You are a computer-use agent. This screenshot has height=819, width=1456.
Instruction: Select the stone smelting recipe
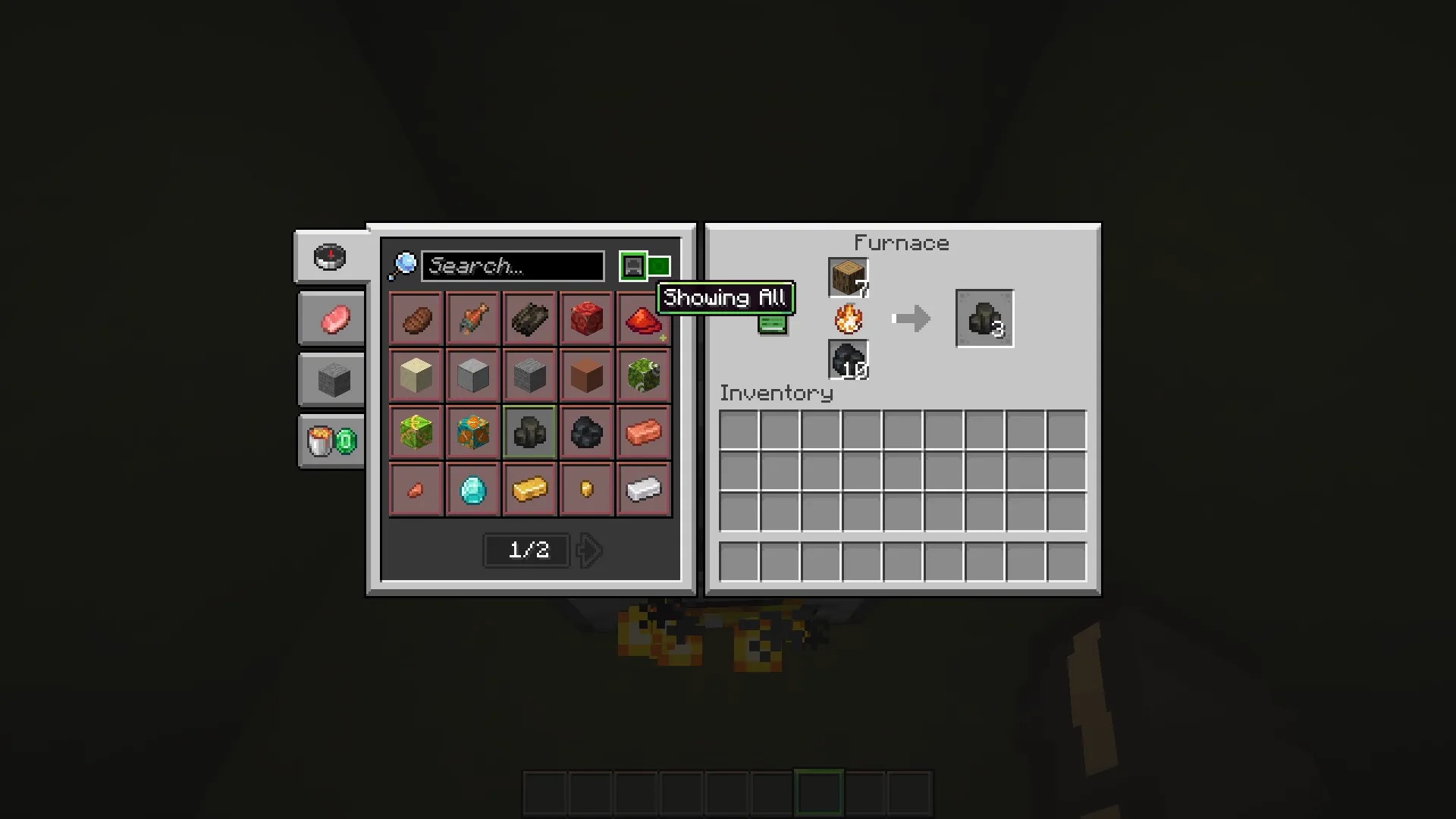[472, 375]
